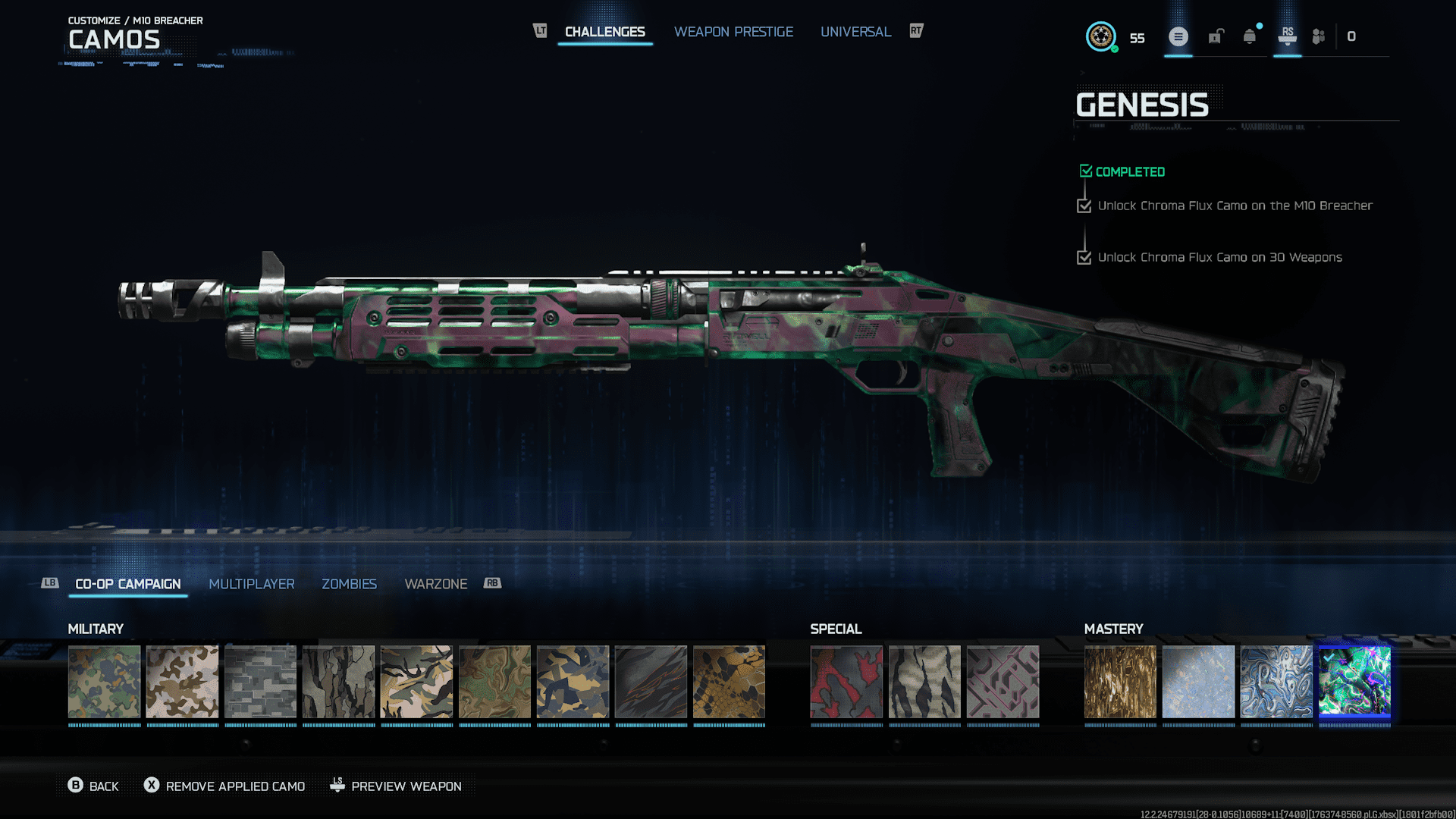This screenshot has width=1456, height=819.
Task: Select the Challenges tab
Action: point(604,32)
